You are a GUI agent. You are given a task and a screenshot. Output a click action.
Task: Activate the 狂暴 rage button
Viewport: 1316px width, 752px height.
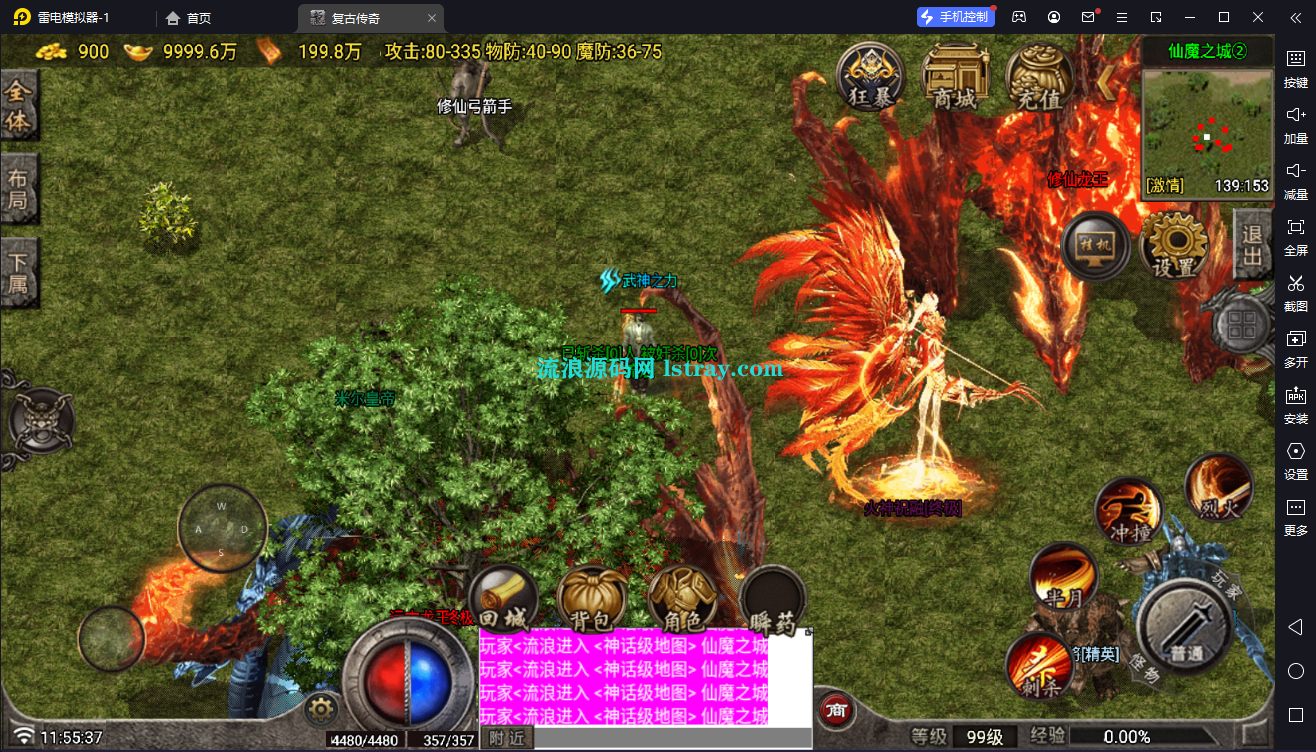(x=870, y=76)
